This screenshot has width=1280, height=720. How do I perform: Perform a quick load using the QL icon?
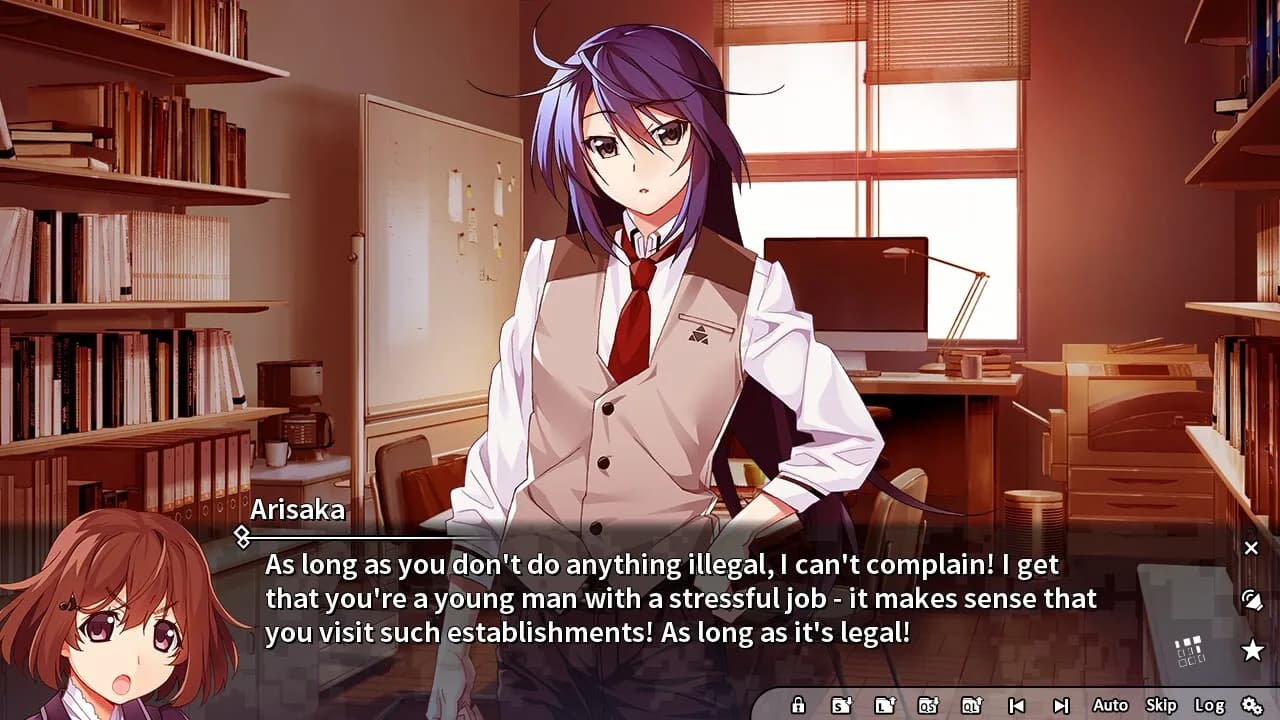970,706
